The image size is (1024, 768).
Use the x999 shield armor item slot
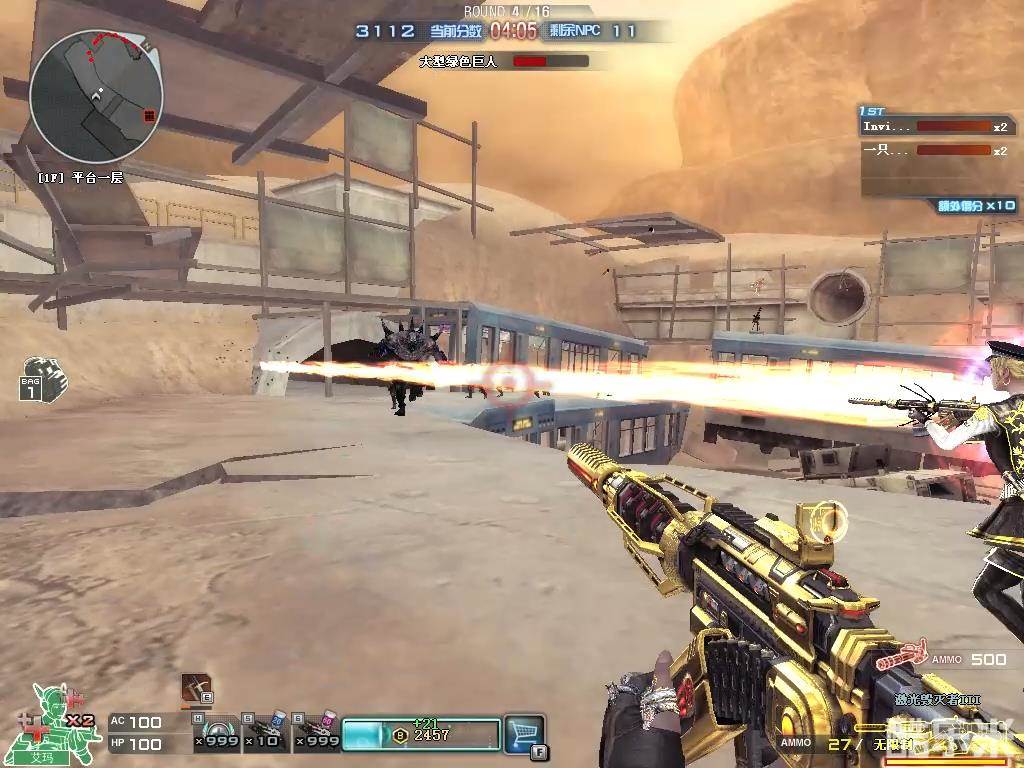217,733
